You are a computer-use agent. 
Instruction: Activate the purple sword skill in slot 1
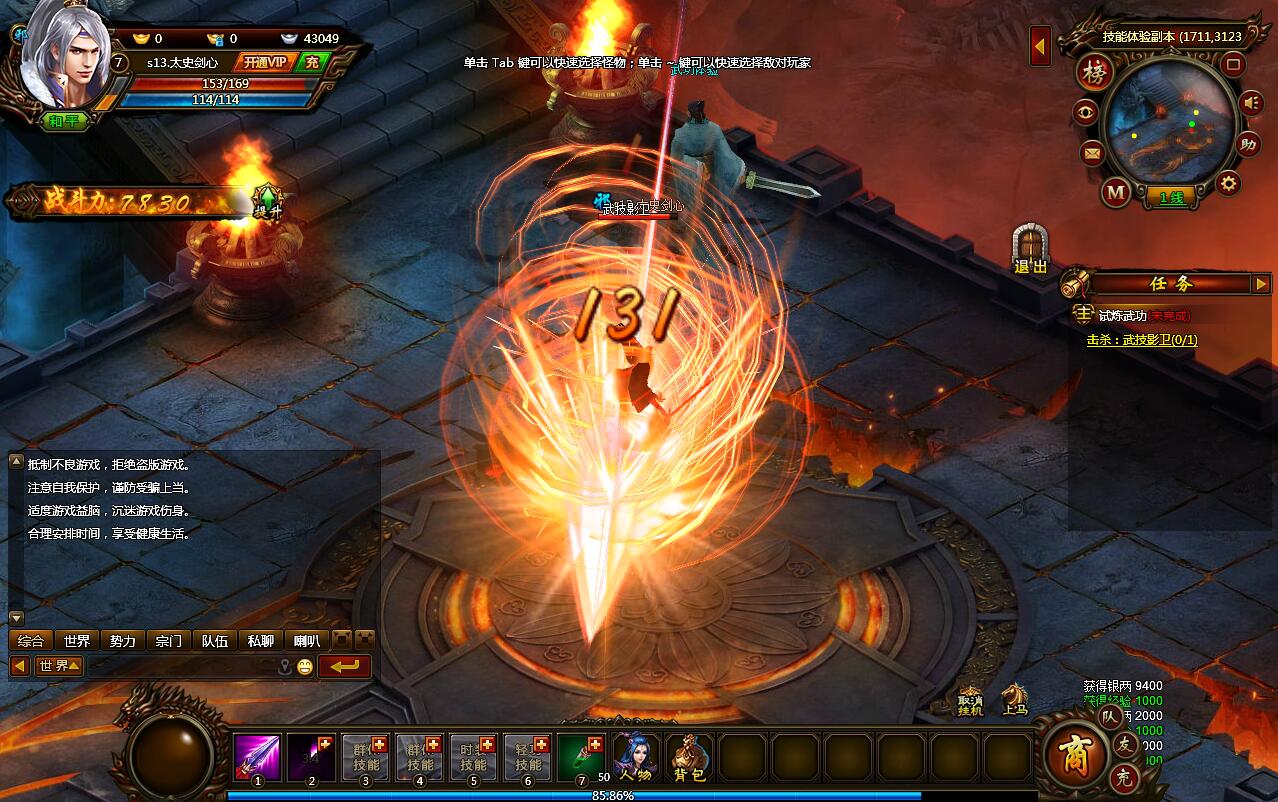257,757
